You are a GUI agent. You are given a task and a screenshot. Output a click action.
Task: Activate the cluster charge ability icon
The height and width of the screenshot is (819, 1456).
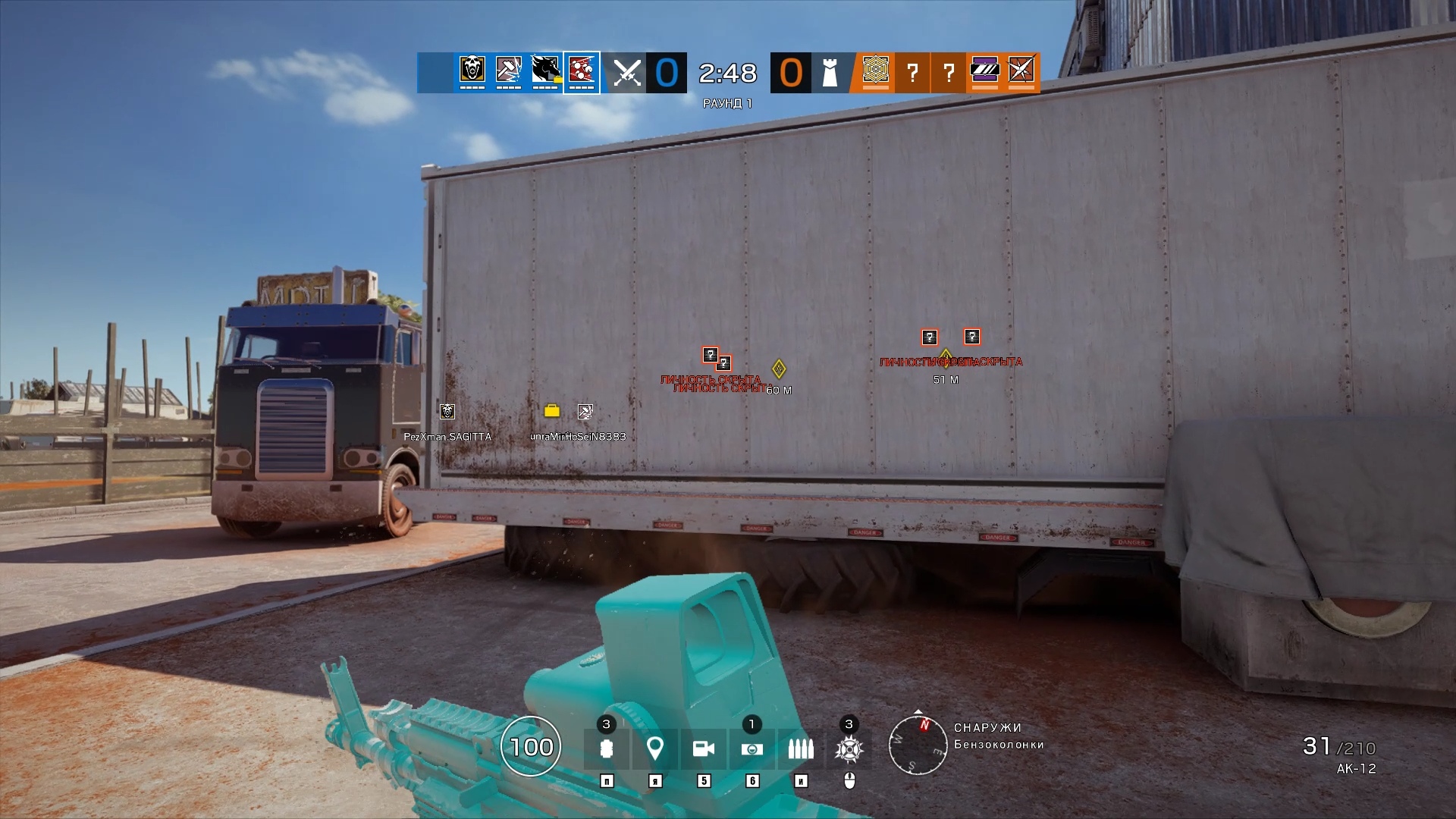[x=849, y=749]
